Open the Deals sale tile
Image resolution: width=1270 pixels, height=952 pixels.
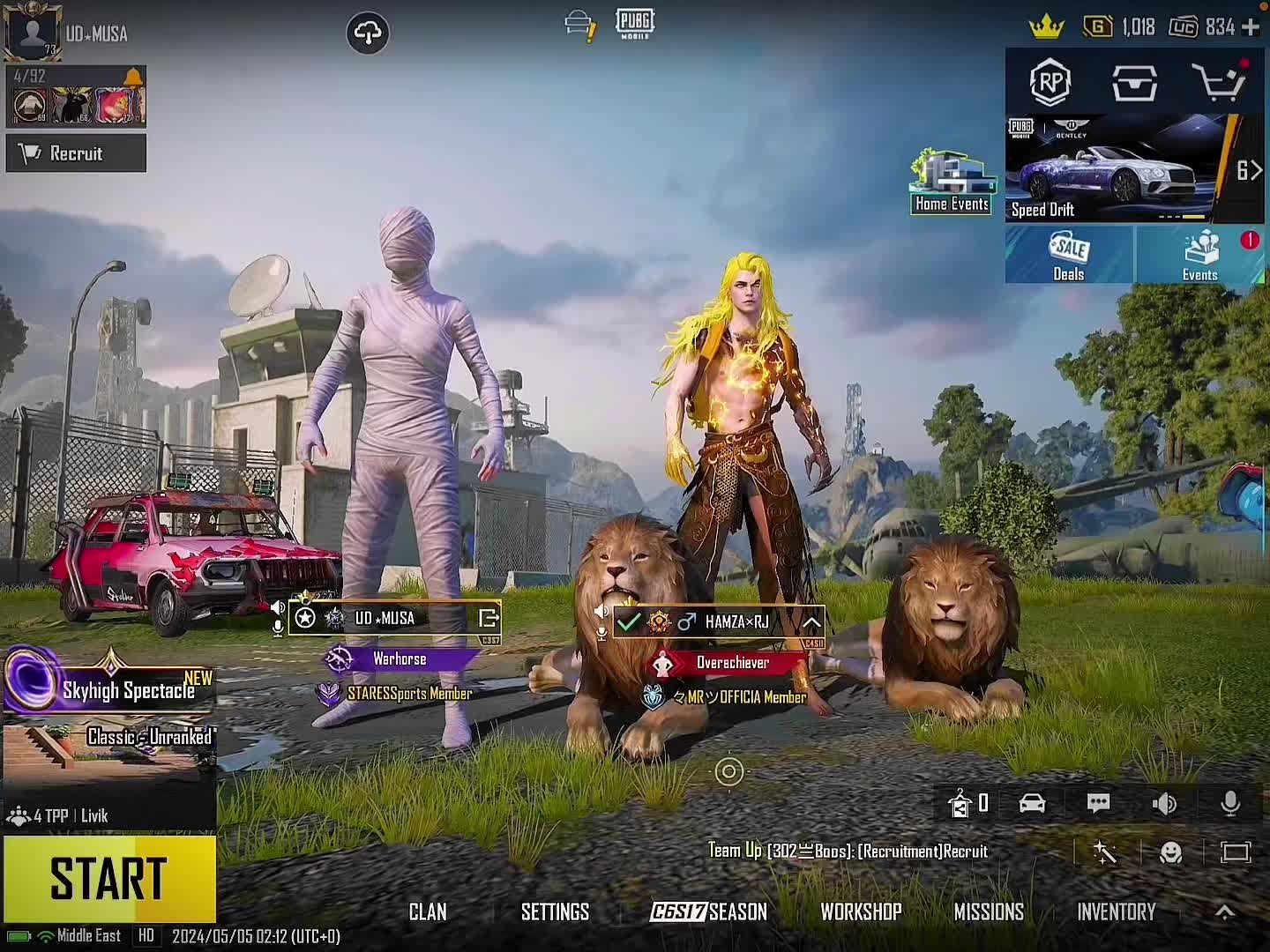pyautogui.click(x=1069, y=256)
